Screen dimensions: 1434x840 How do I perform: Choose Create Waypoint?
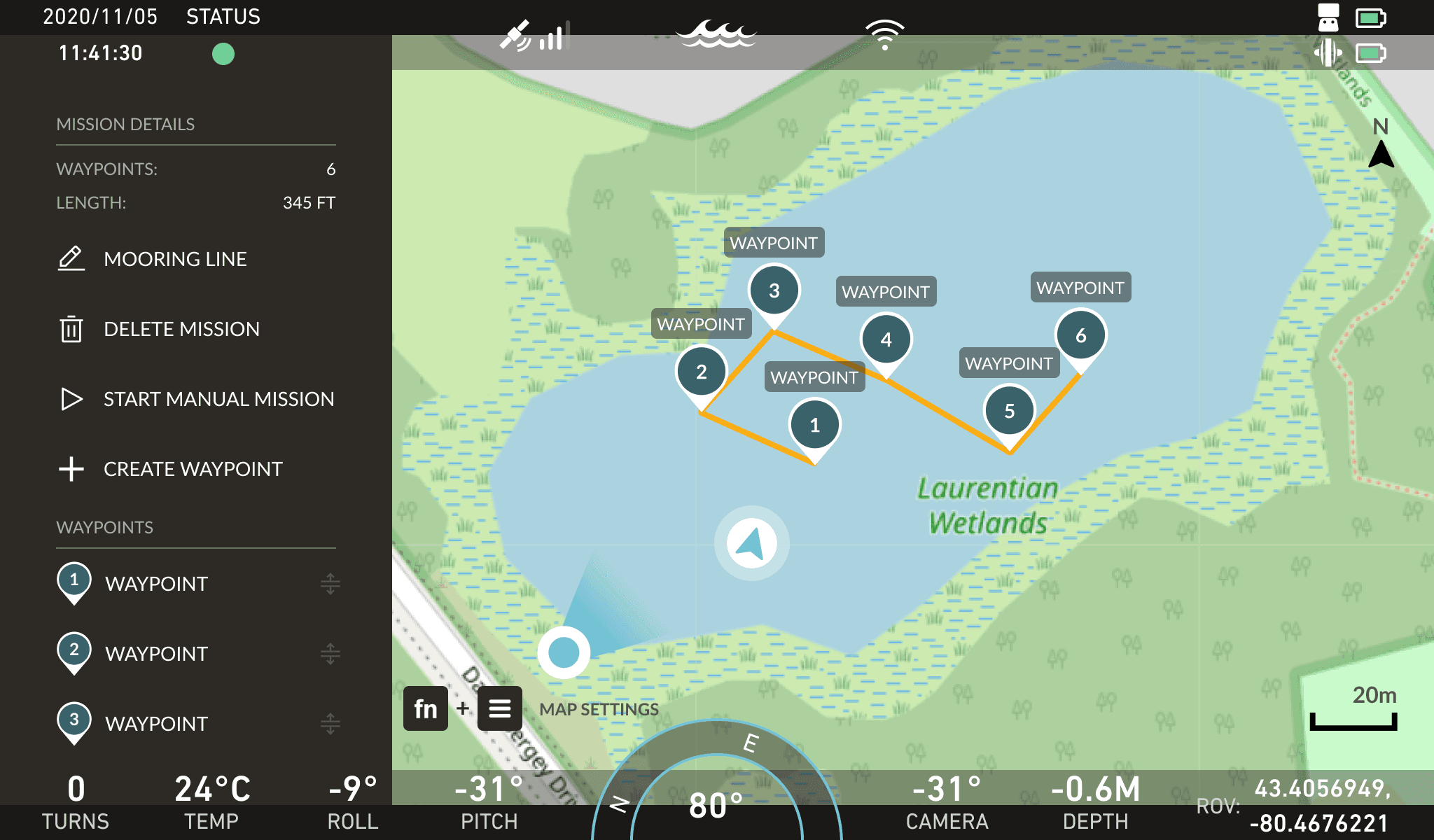(193, 469)
